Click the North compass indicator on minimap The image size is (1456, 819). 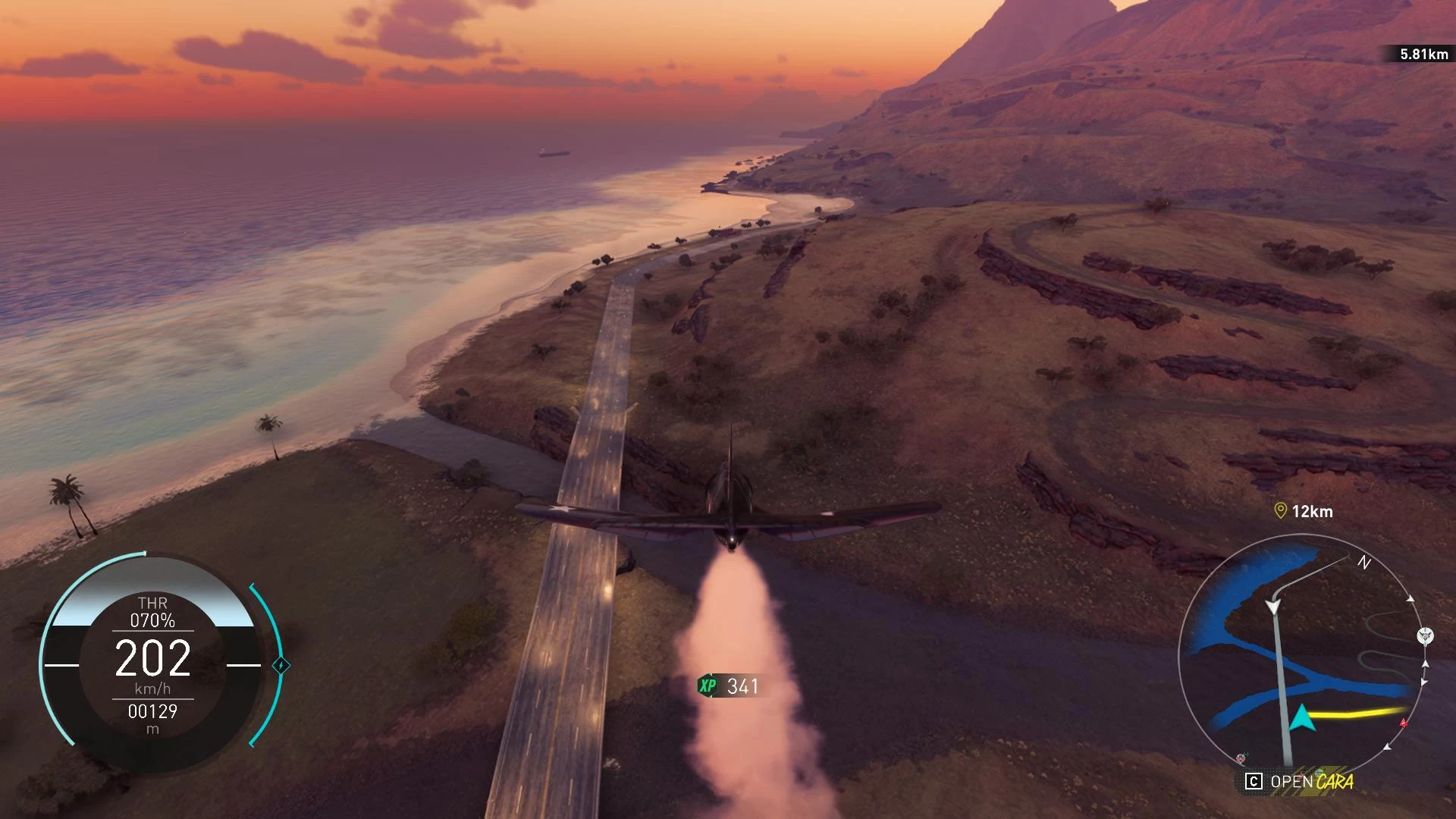point(1363,563)
